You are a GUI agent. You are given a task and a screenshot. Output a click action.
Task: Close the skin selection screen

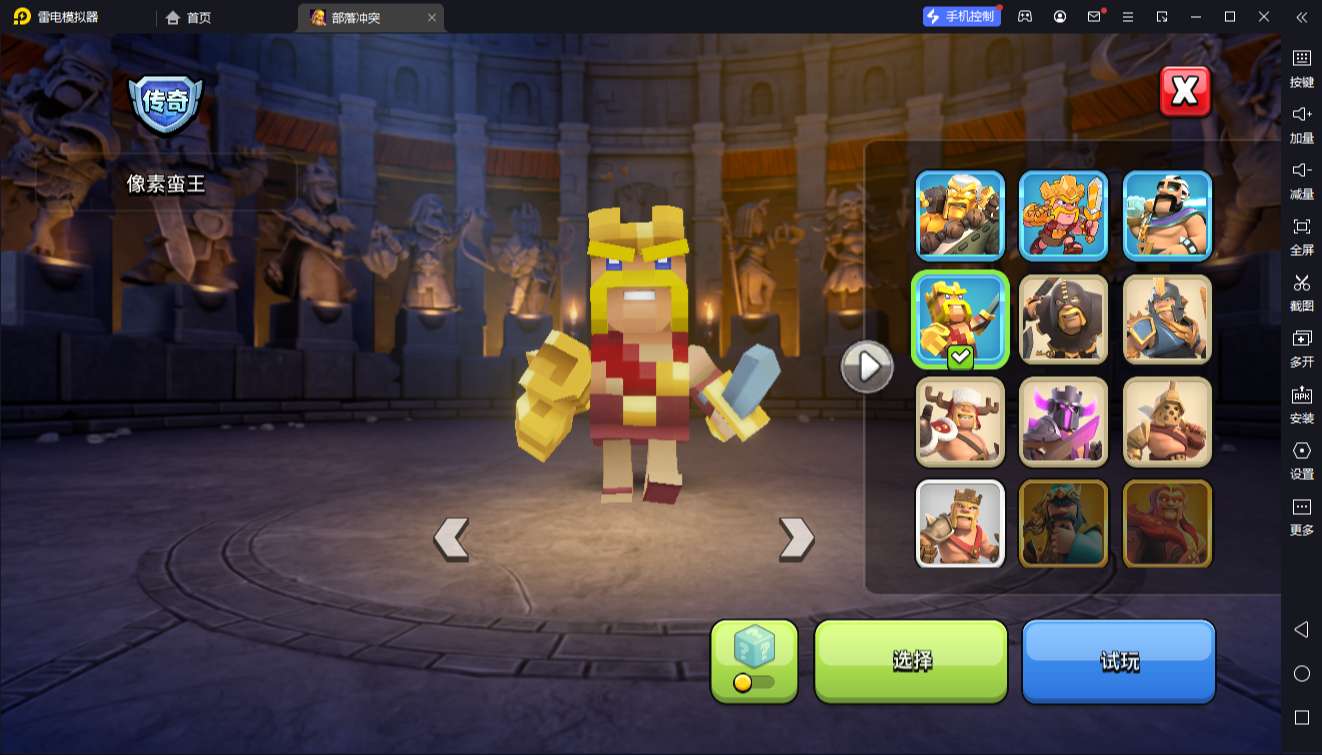[1185, 92]
